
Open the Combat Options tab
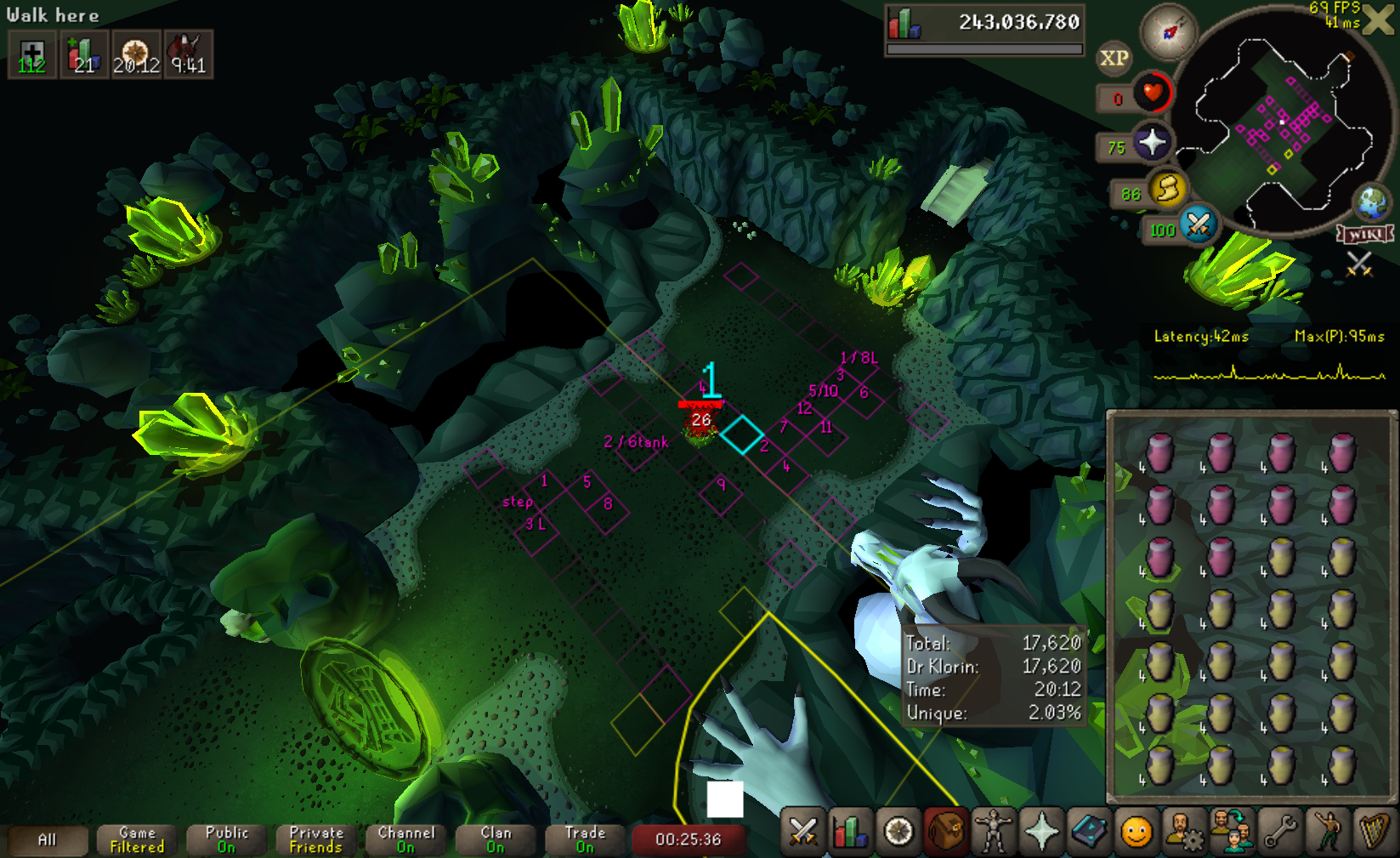[x=802, y=832]
